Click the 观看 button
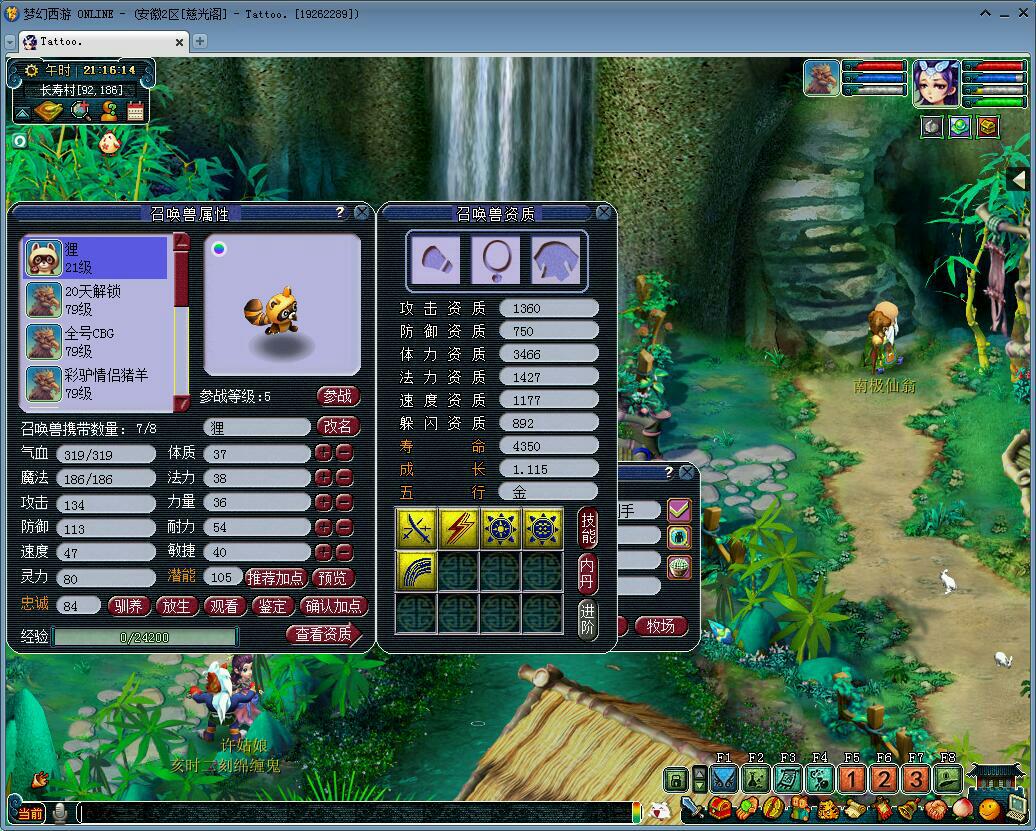This screenshot has height=831, width=1036. (224, 605)
